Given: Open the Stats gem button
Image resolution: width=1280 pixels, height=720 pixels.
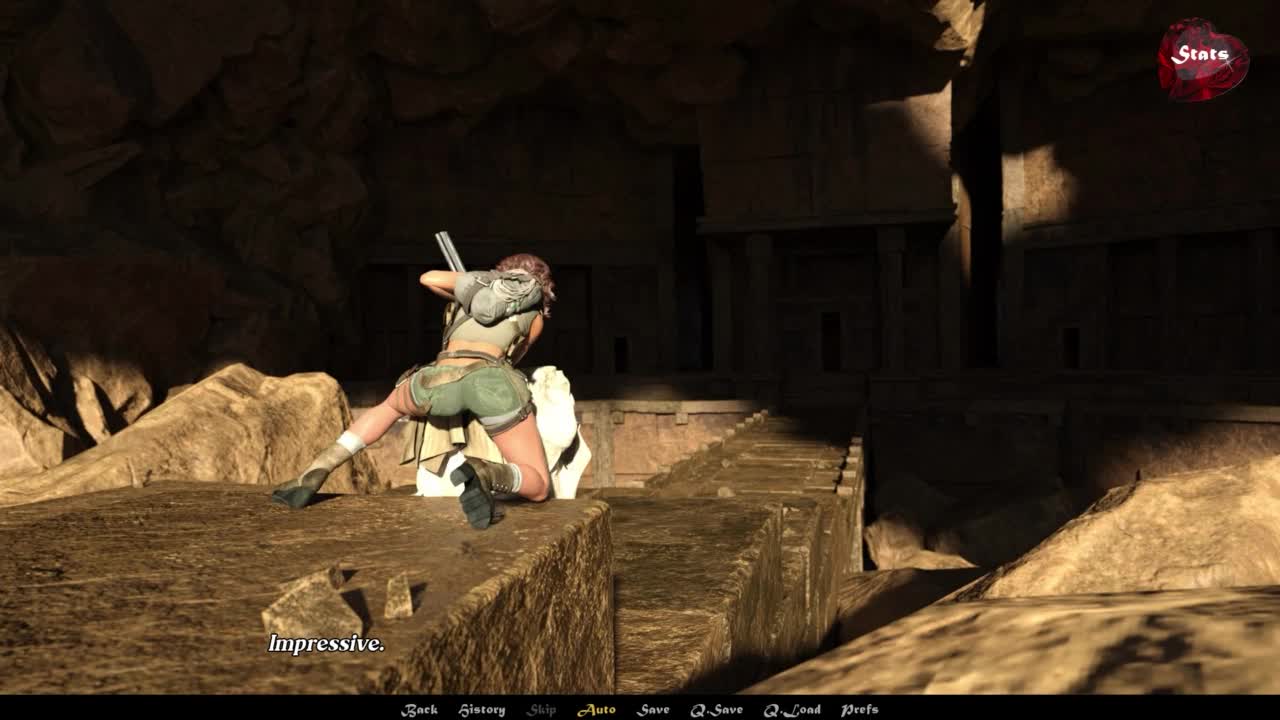Looking at the screenshot, I should point(1202,58).
